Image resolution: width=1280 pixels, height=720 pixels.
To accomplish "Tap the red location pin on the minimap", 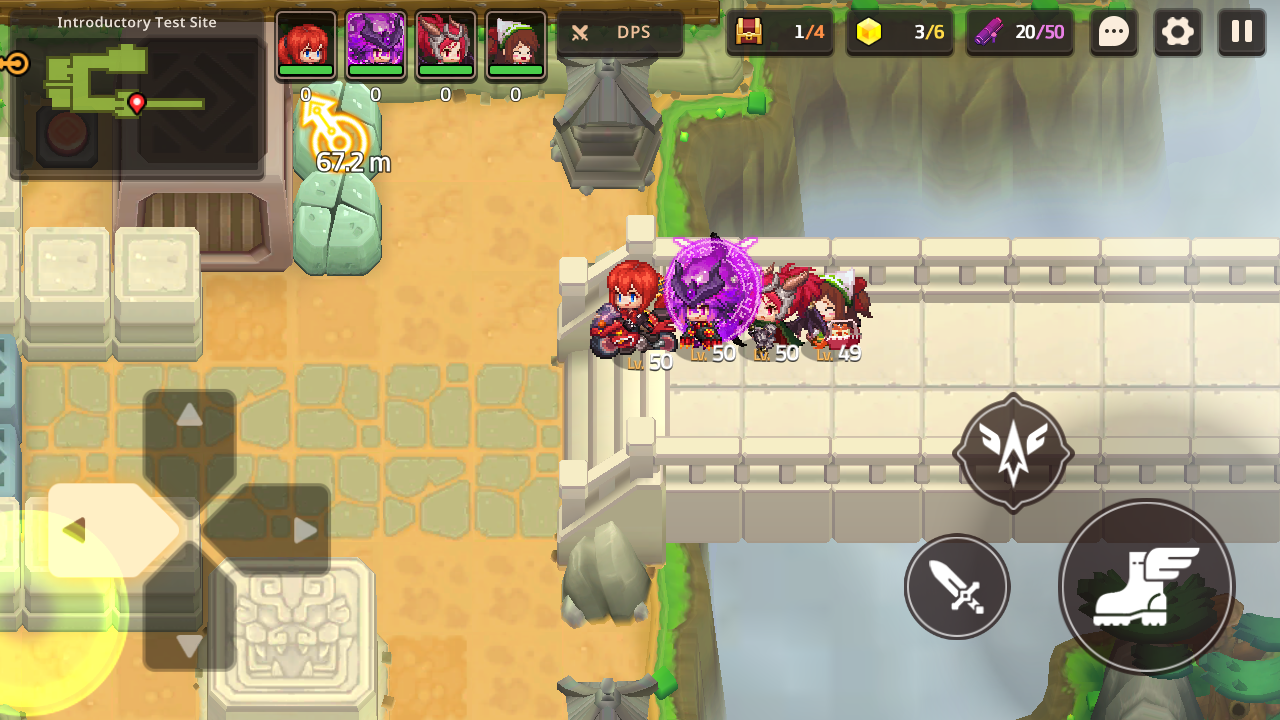I will pyautogui.click(x=139, y=103).
